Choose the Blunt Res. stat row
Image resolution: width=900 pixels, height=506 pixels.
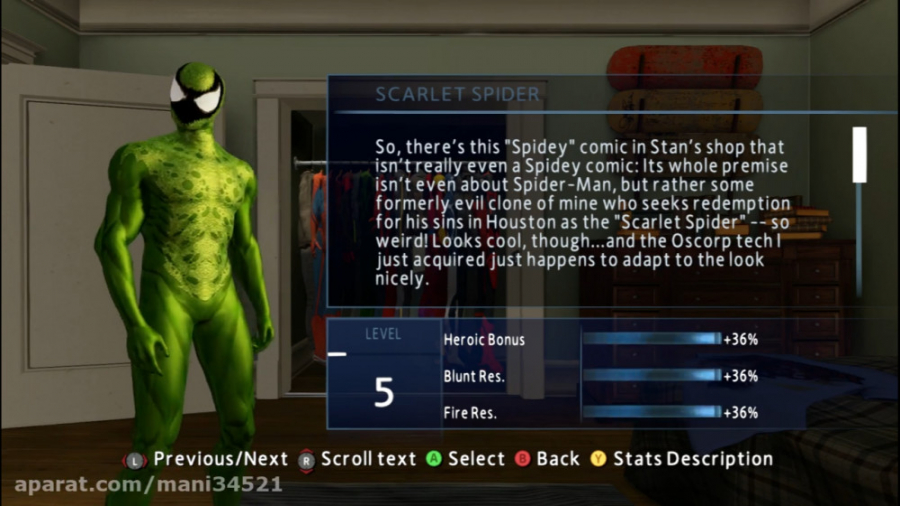(600, 376)
